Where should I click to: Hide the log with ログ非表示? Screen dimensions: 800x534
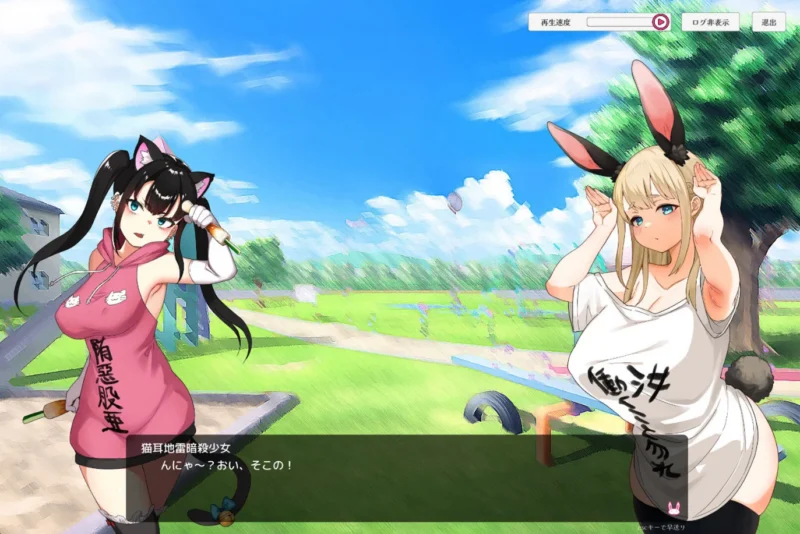tap(711, 21)
